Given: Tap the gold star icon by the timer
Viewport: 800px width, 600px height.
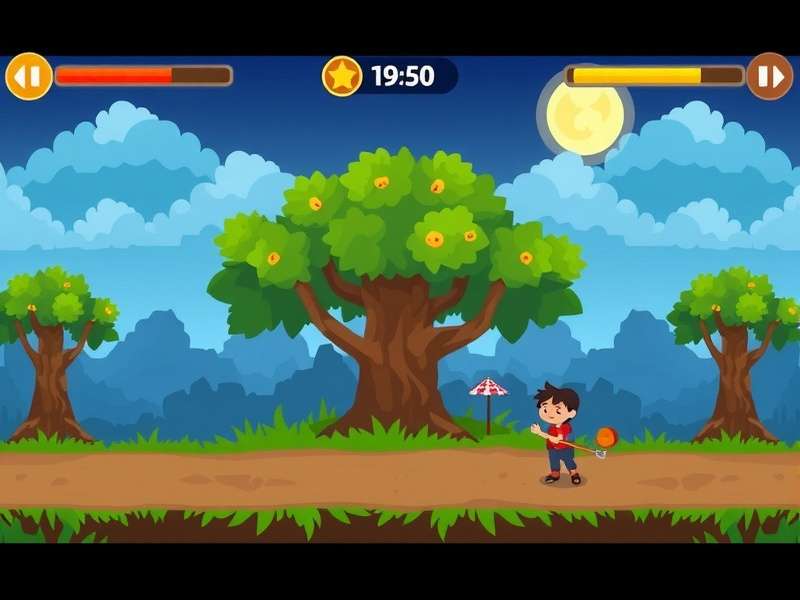Looking at the screenshot, I should [x=342, y=76].
